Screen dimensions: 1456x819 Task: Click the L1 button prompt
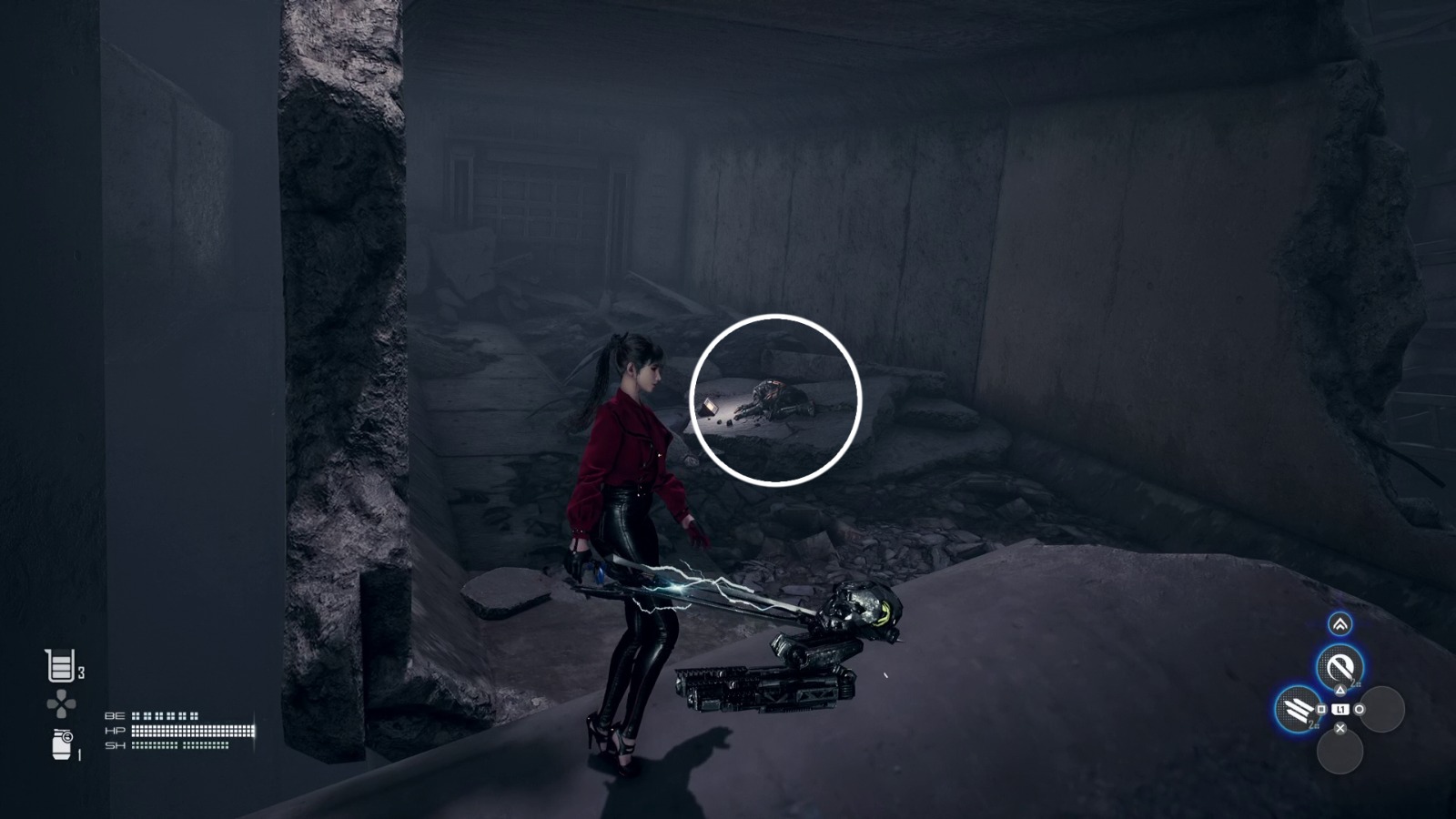click(1340, 709)
